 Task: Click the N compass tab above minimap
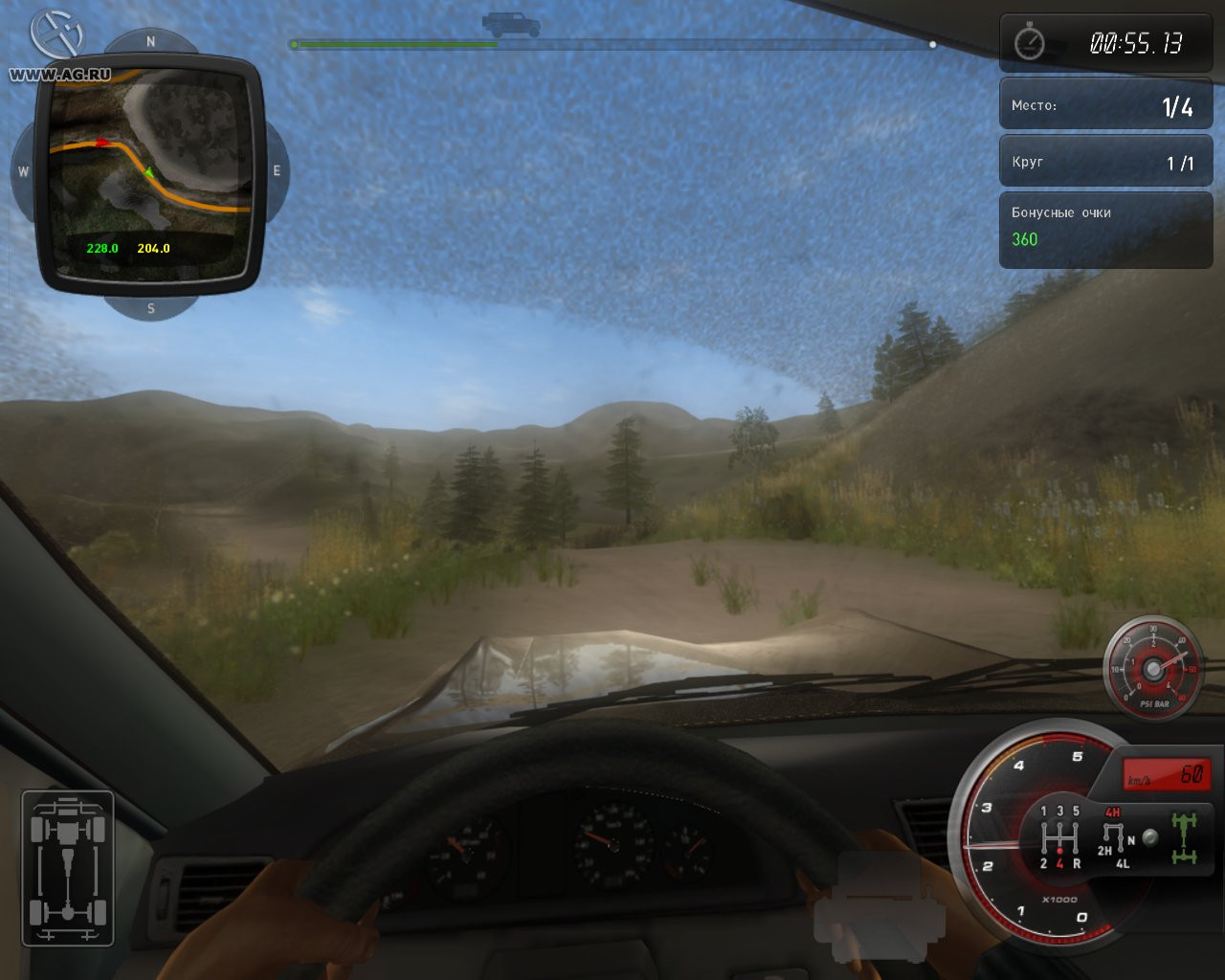tap(150, 41)
